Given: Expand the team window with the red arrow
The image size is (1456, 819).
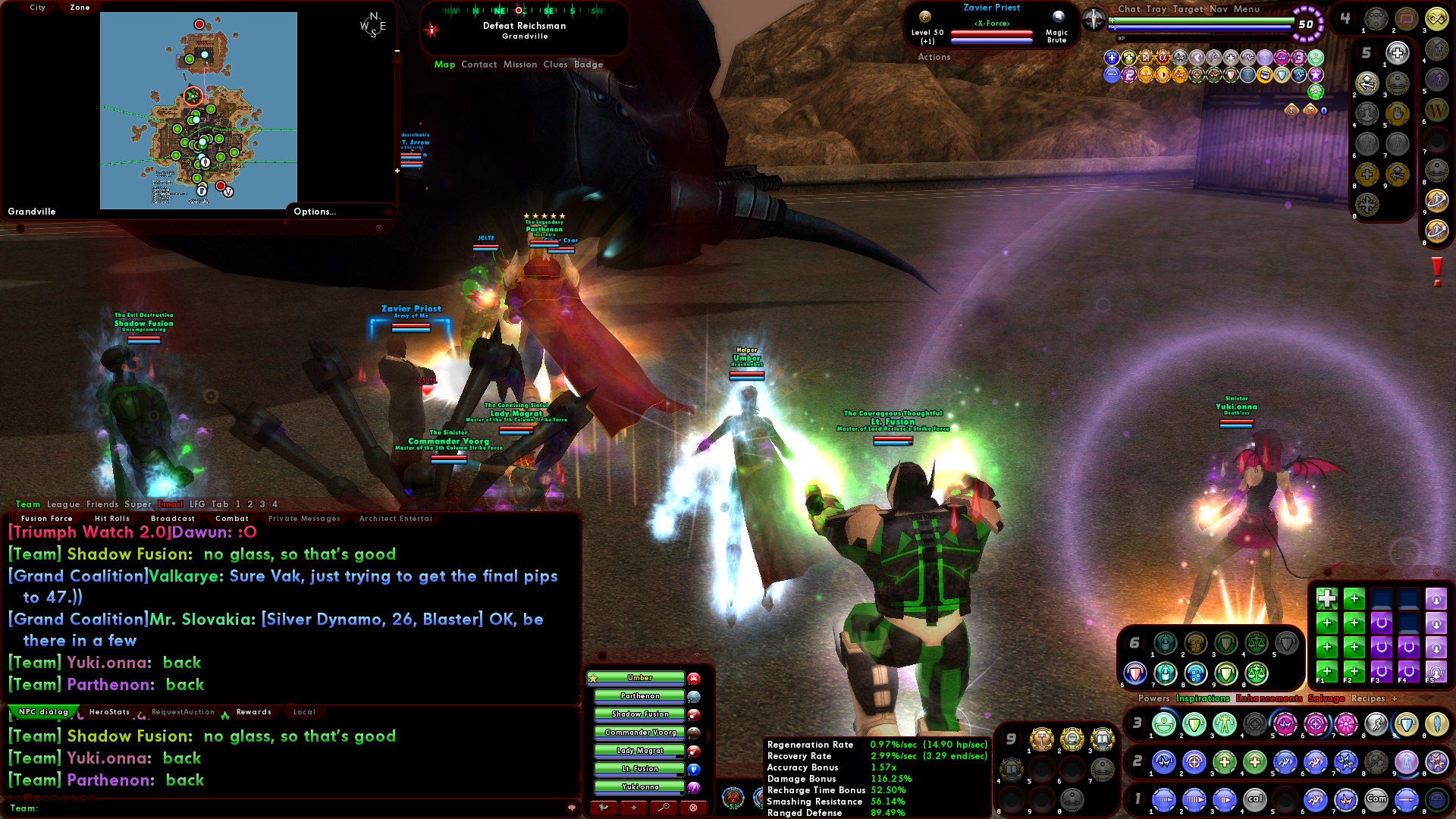Looking at the screenshot, I should pyautogui.click(x=708, y=735).
